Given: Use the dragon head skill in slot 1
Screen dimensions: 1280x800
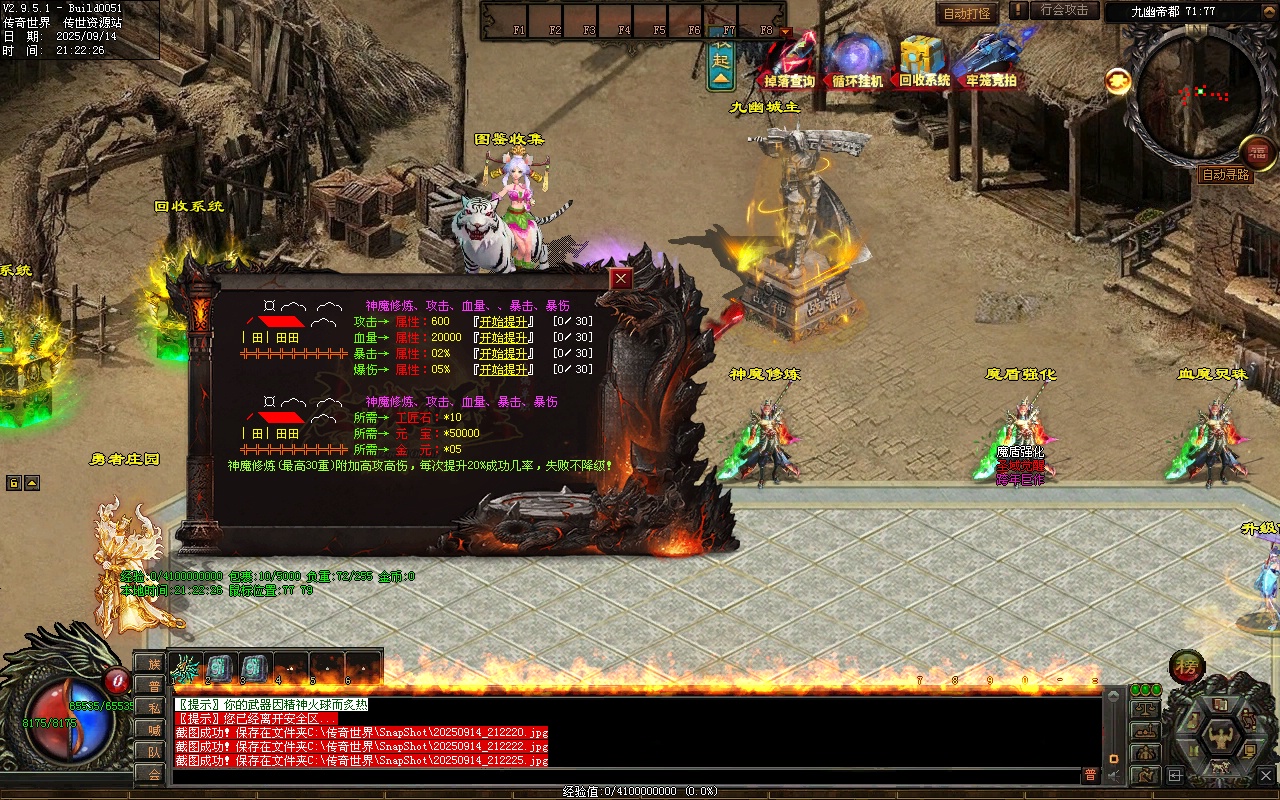Looking at the screenshot, I should 186,667.
